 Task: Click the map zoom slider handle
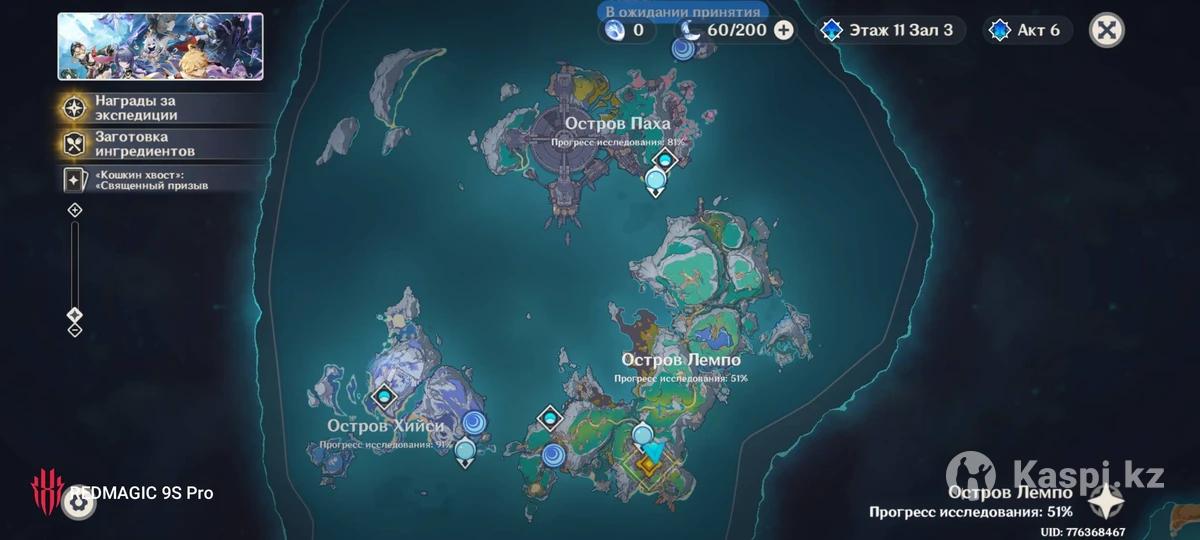[74, 315]
